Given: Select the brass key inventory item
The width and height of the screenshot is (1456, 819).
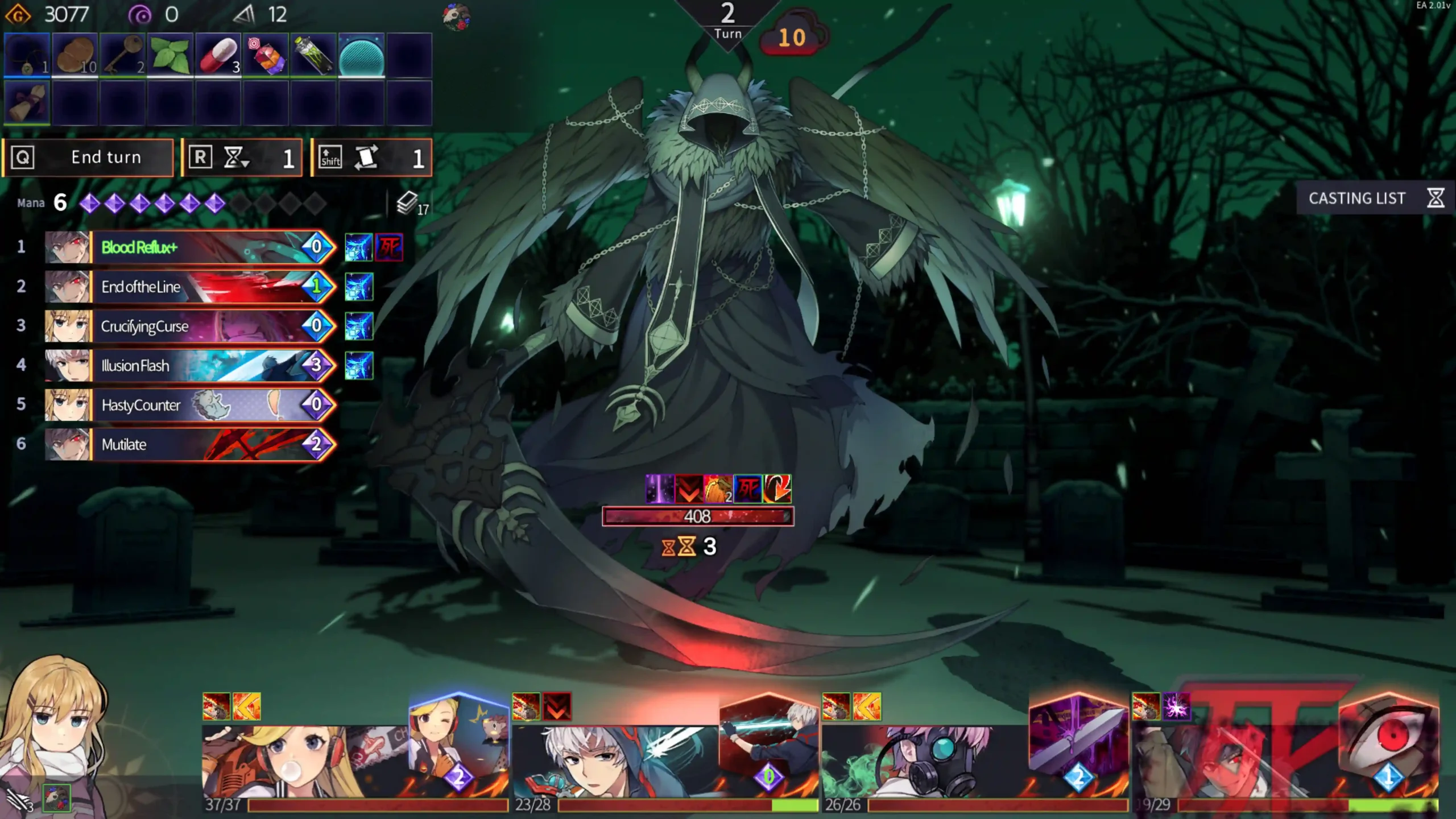Looking at the screenshot, I should (124, 54).
